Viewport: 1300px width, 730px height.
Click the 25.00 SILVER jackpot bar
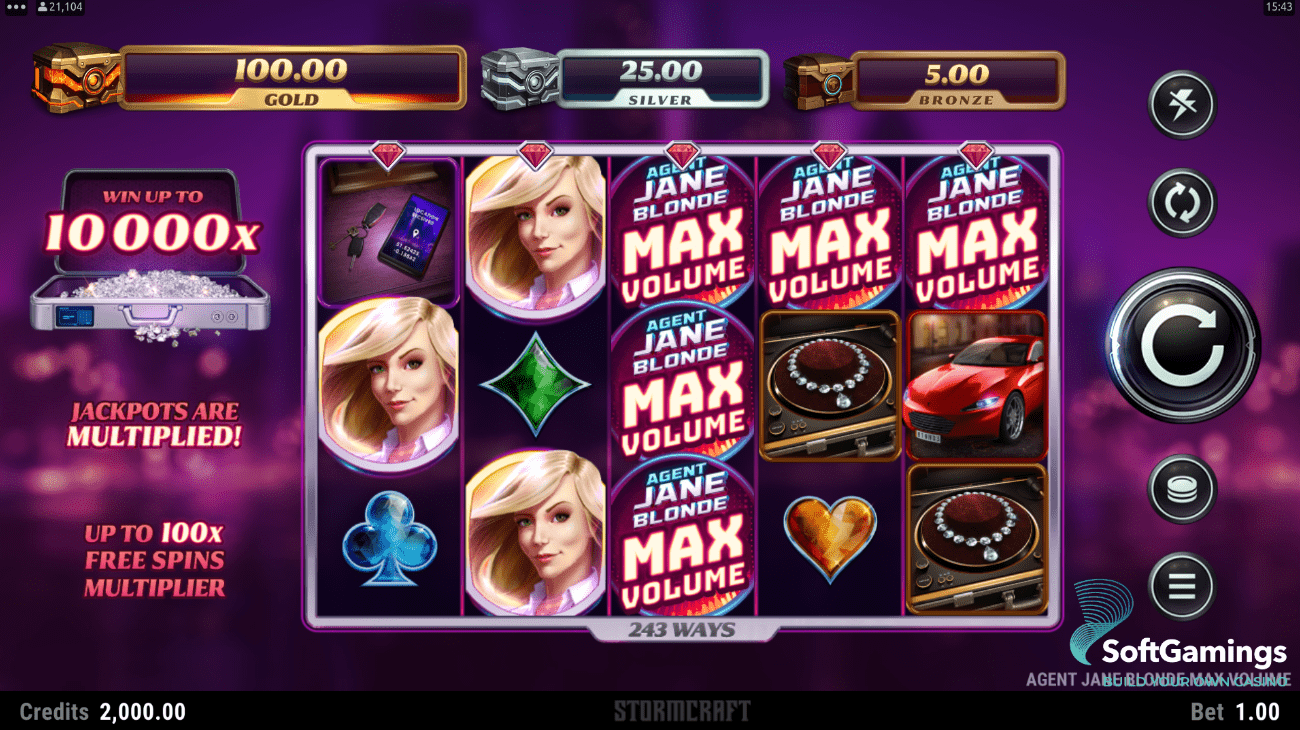[662, 77]
